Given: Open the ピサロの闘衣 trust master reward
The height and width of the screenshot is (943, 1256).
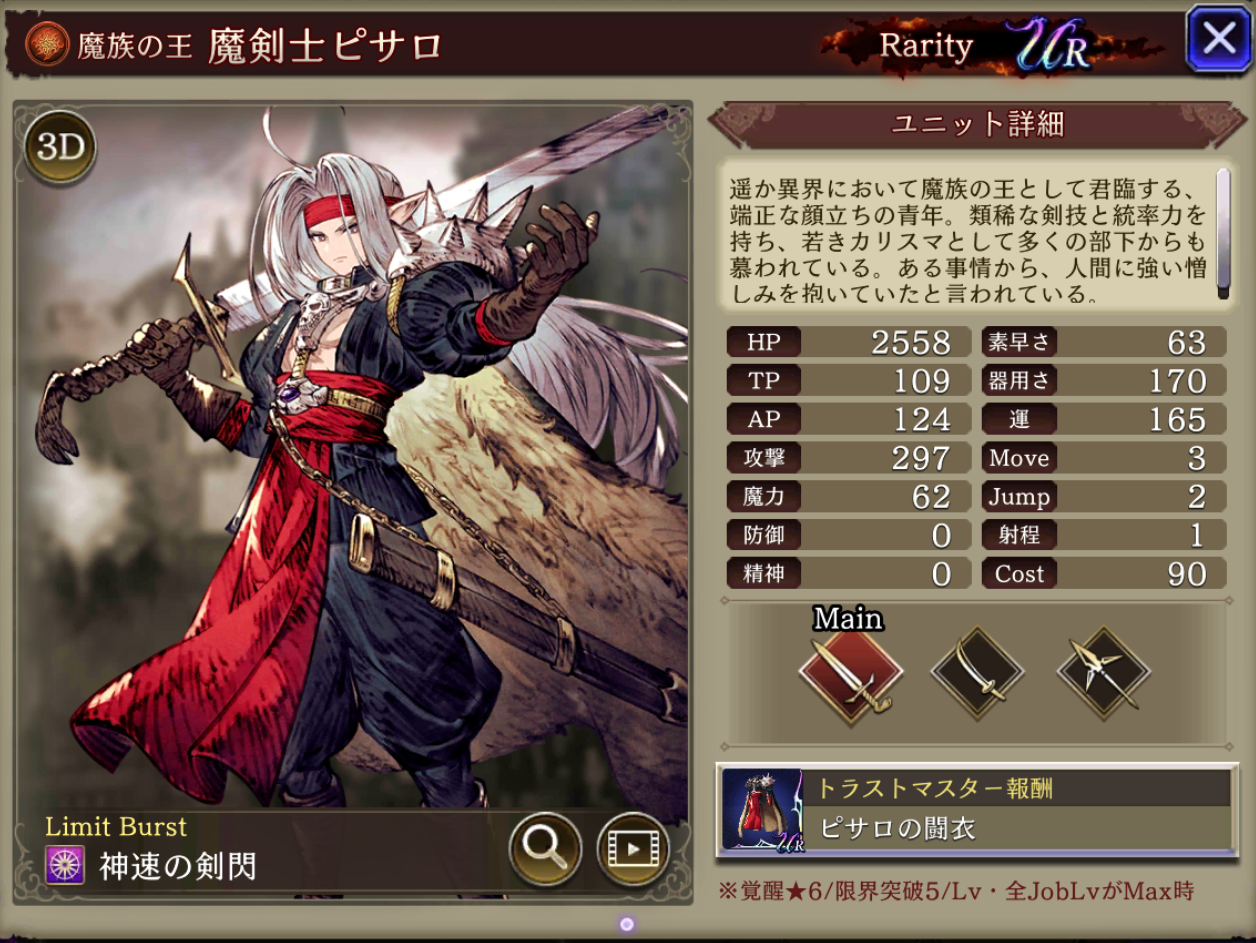Looking at the screenshot, I should tap(976, 811).
